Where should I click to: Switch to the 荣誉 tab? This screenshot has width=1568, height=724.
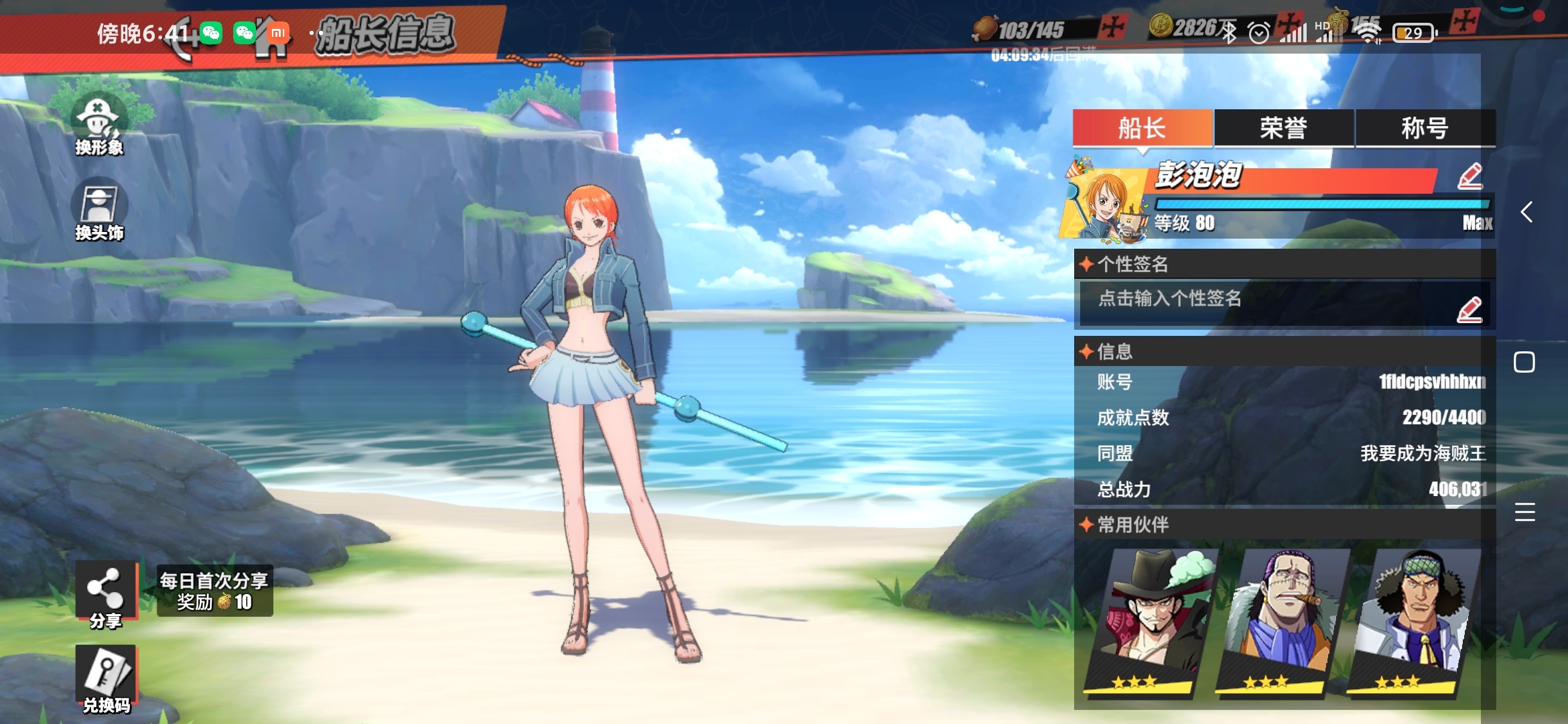click(x=1283, y=128)
